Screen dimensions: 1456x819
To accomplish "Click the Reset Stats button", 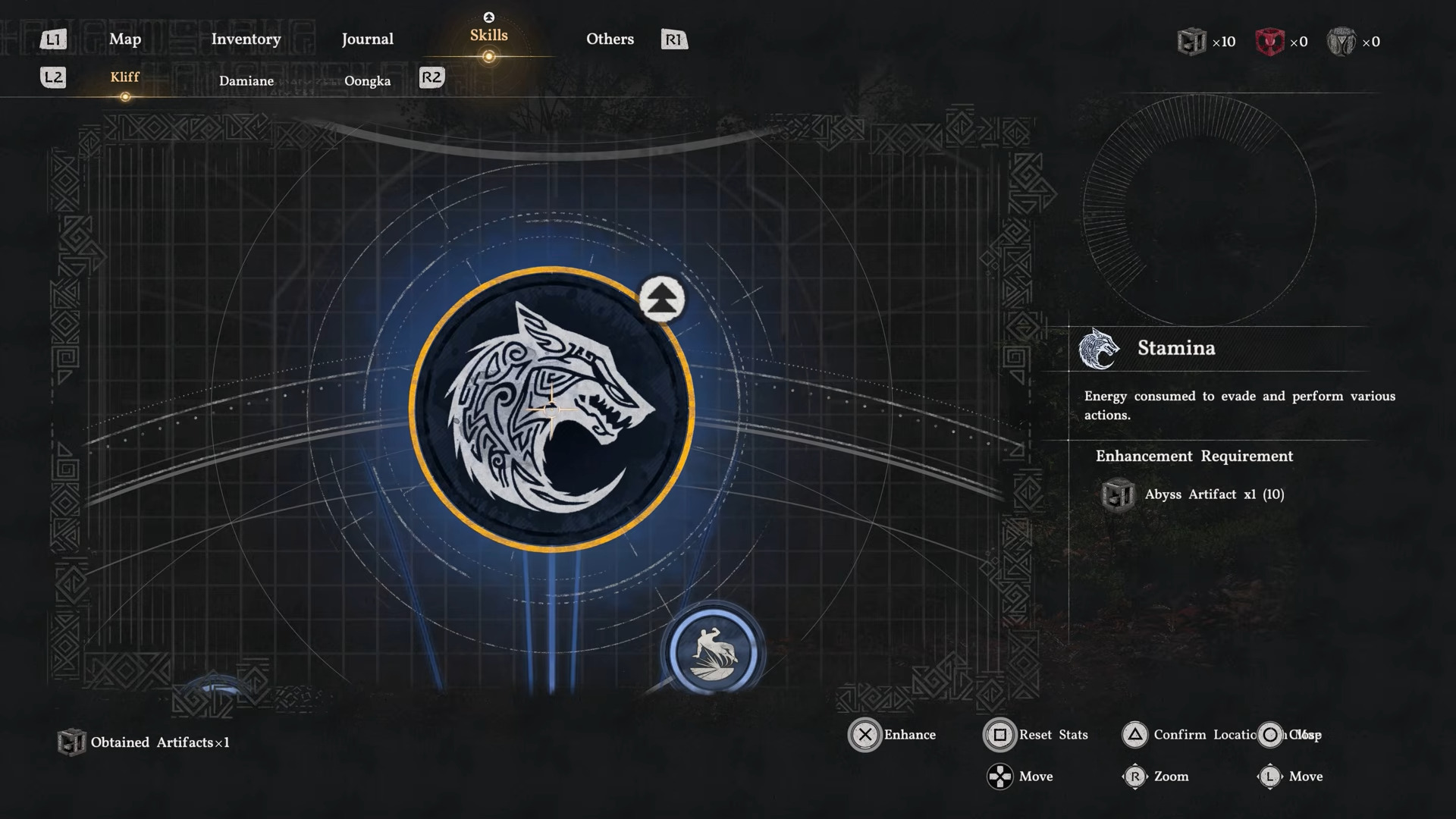I will pos(999,735).
